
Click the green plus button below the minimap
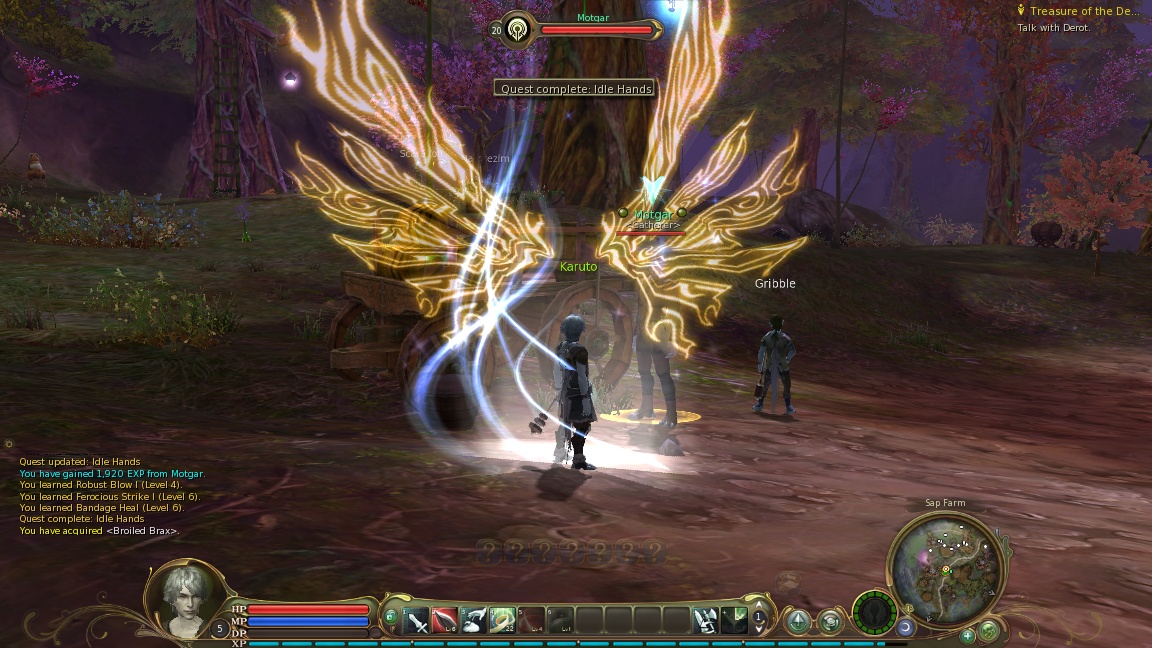[x=968, y=635]
